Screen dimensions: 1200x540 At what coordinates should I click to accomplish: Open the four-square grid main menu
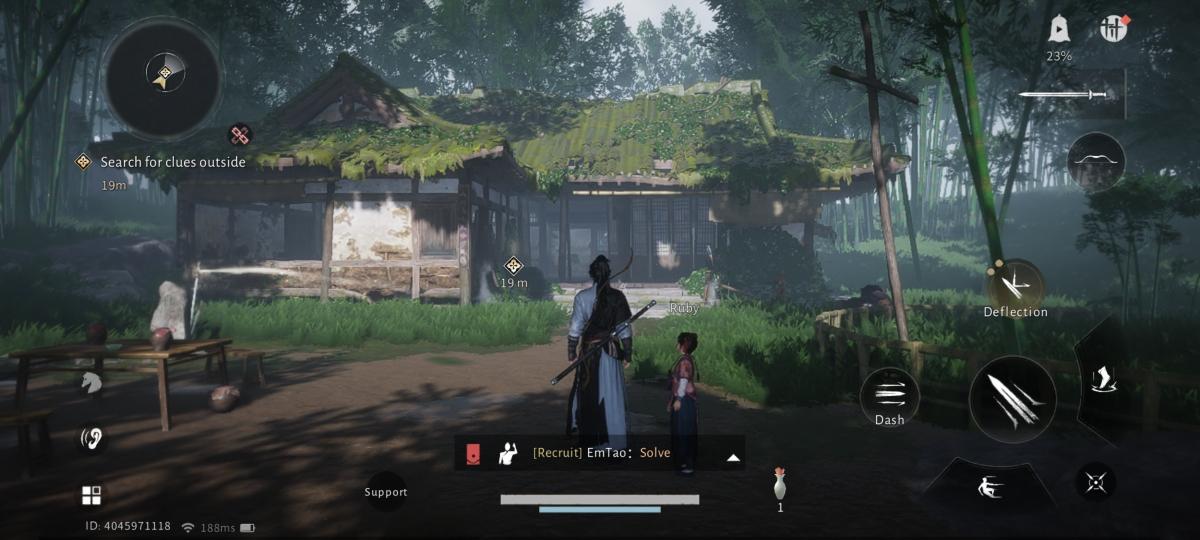point(91,496)
